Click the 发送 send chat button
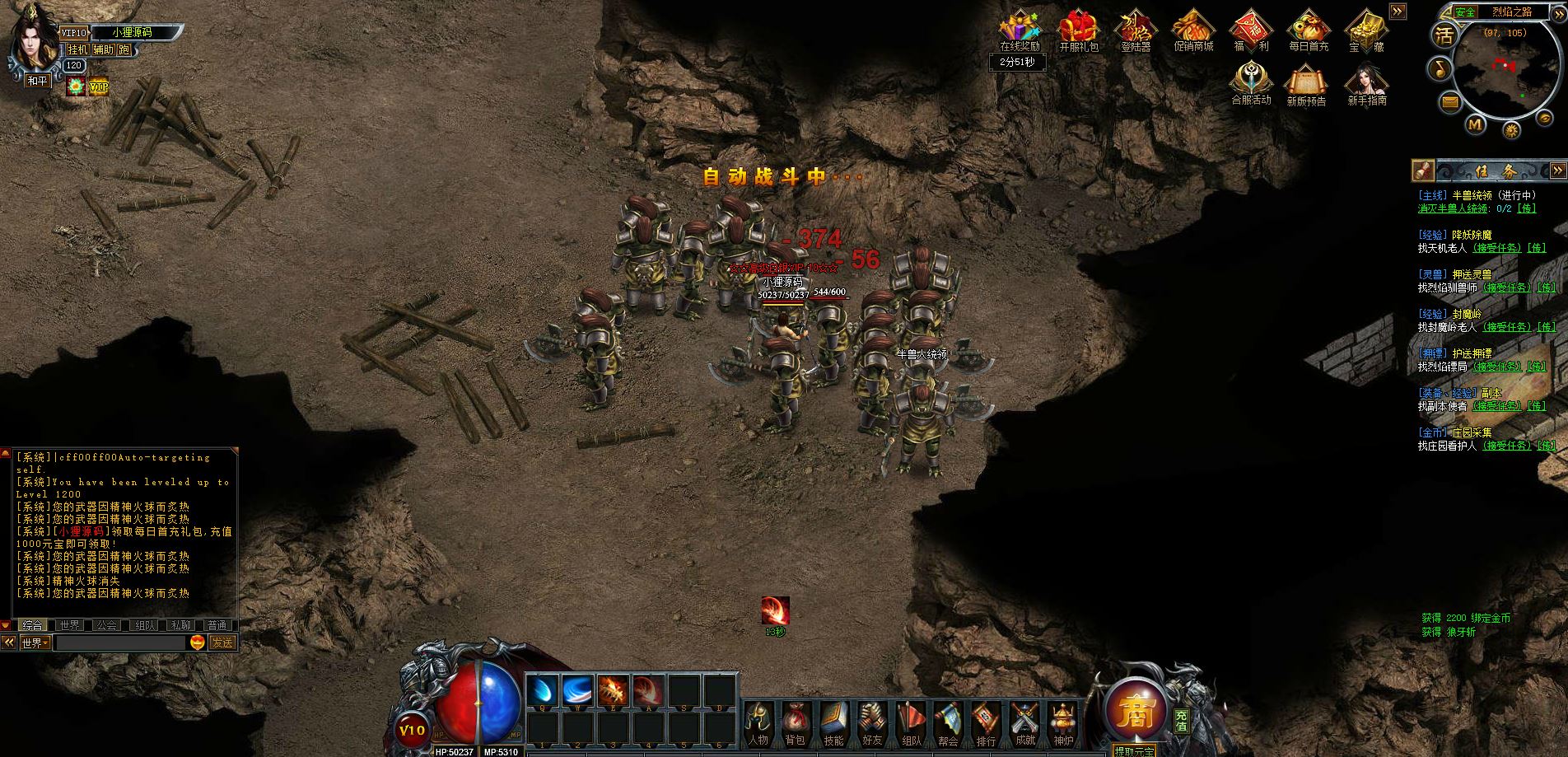 (x=222, y=643)
